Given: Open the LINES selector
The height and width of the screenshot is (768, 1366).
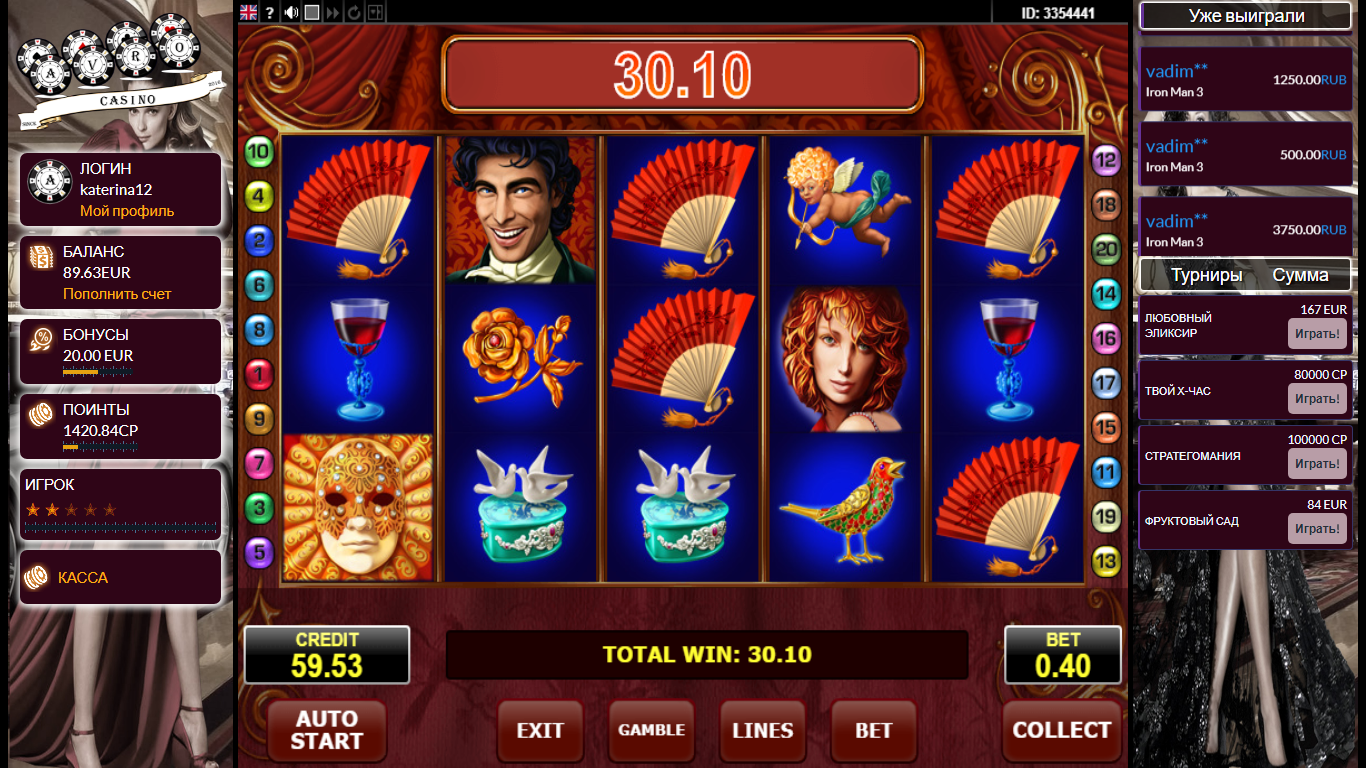Looking at the screenshot, I should click(x=762, y=730).
